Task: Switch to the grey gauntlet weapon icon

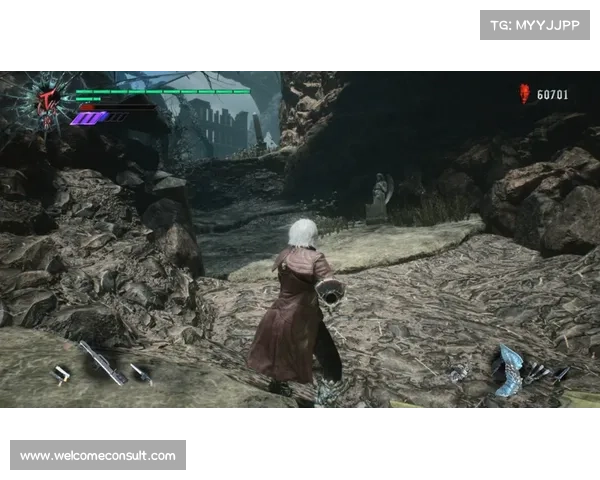Action: [459, 373]
